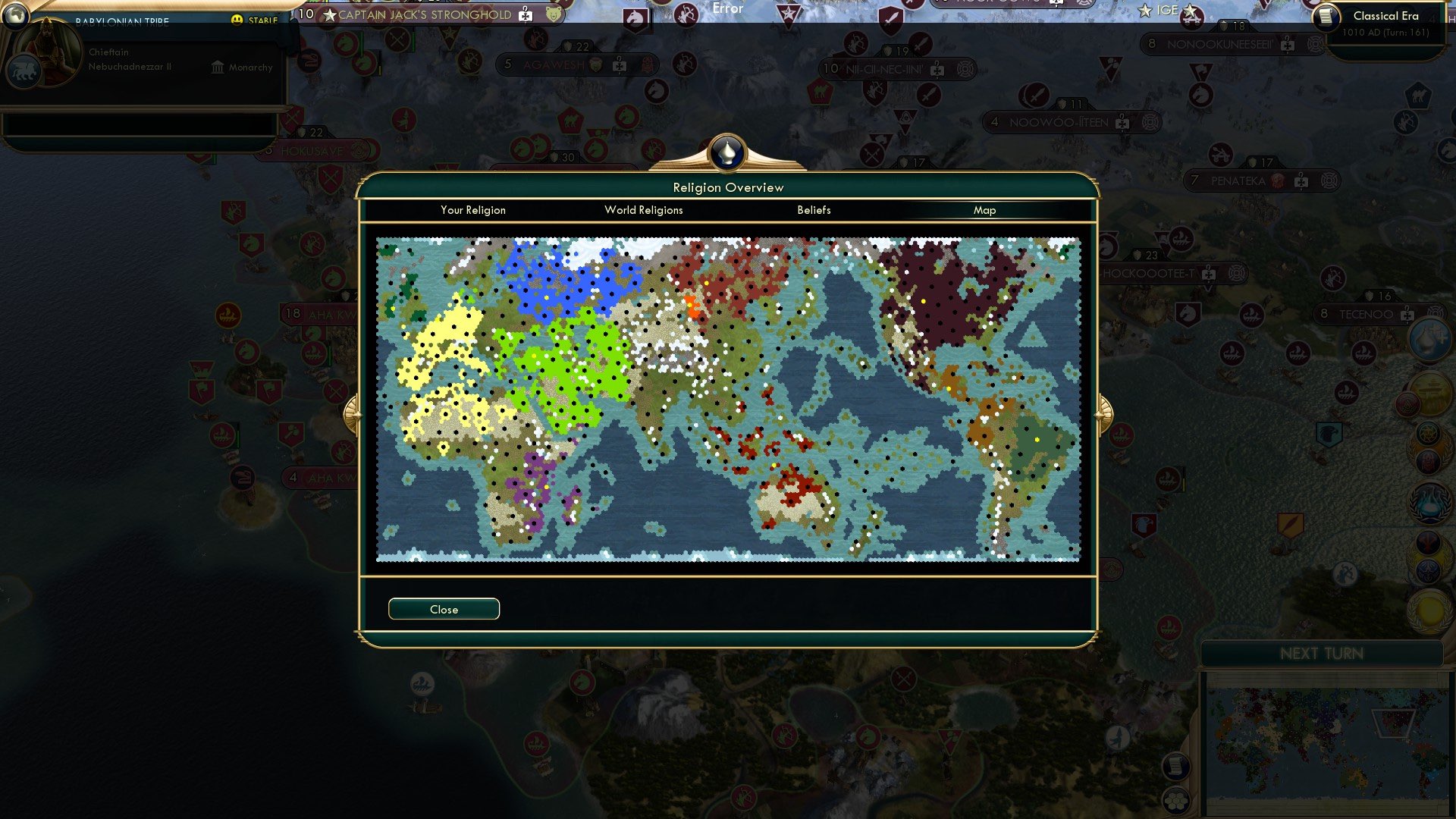This screenshot has width=1456, height=819.
Task: Switch to the Your Religion tab
Action: (x=473, y=210)
